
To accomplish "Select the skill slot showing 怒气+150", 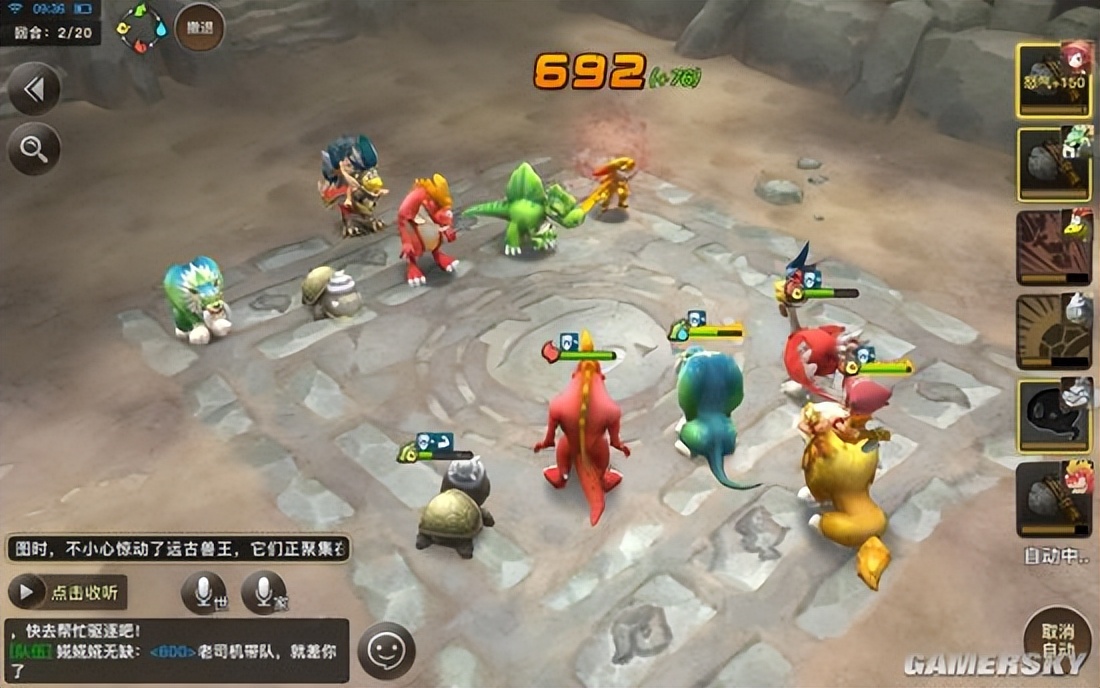I will (1054, 81).
